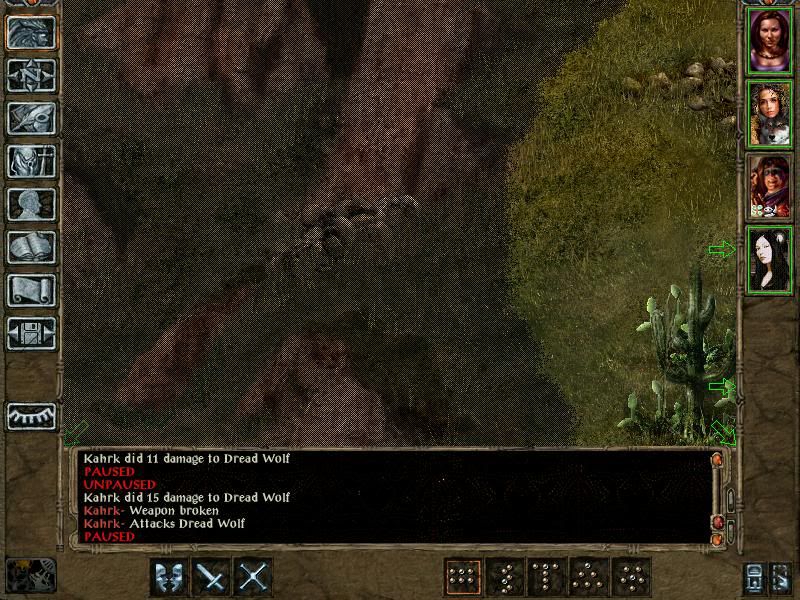800x600 pixels.
Task: Choose the face-painted character portrait
Action: (x=770, y=187)
